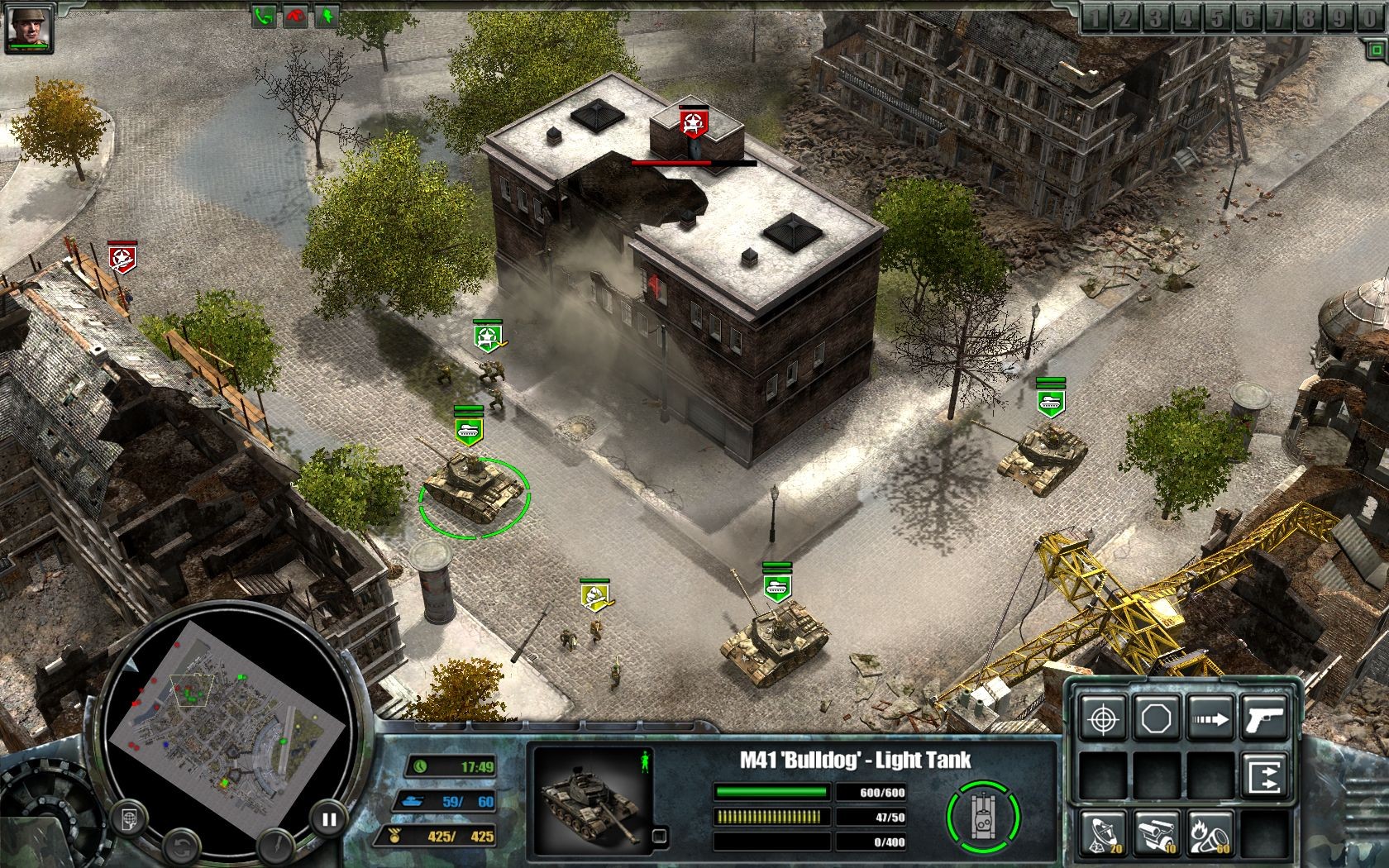Toggle the pistol fire mode button
1389x868 pixels.
point(1264,718)
